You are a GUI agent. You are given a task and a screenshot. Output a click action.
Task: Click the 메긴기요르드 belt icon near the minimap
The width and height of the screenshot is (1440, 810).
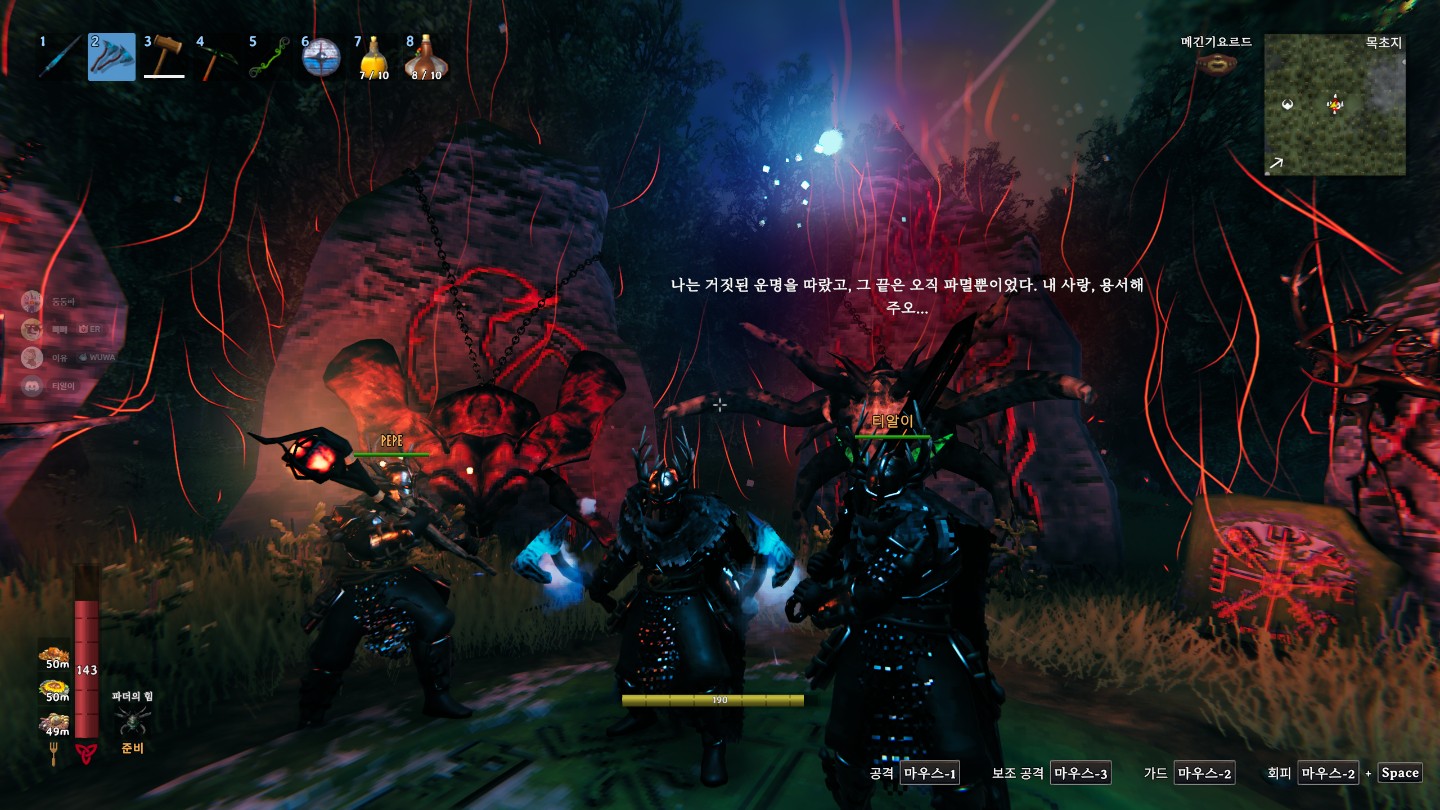1218,62
